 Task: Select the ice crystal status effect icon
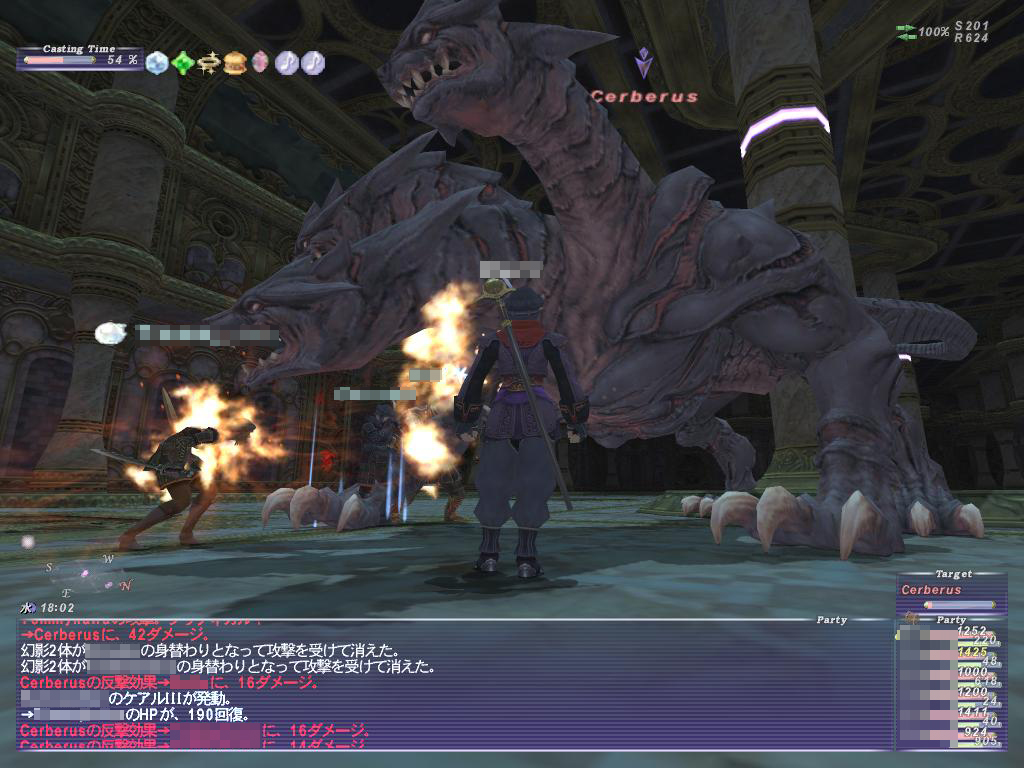157,62
